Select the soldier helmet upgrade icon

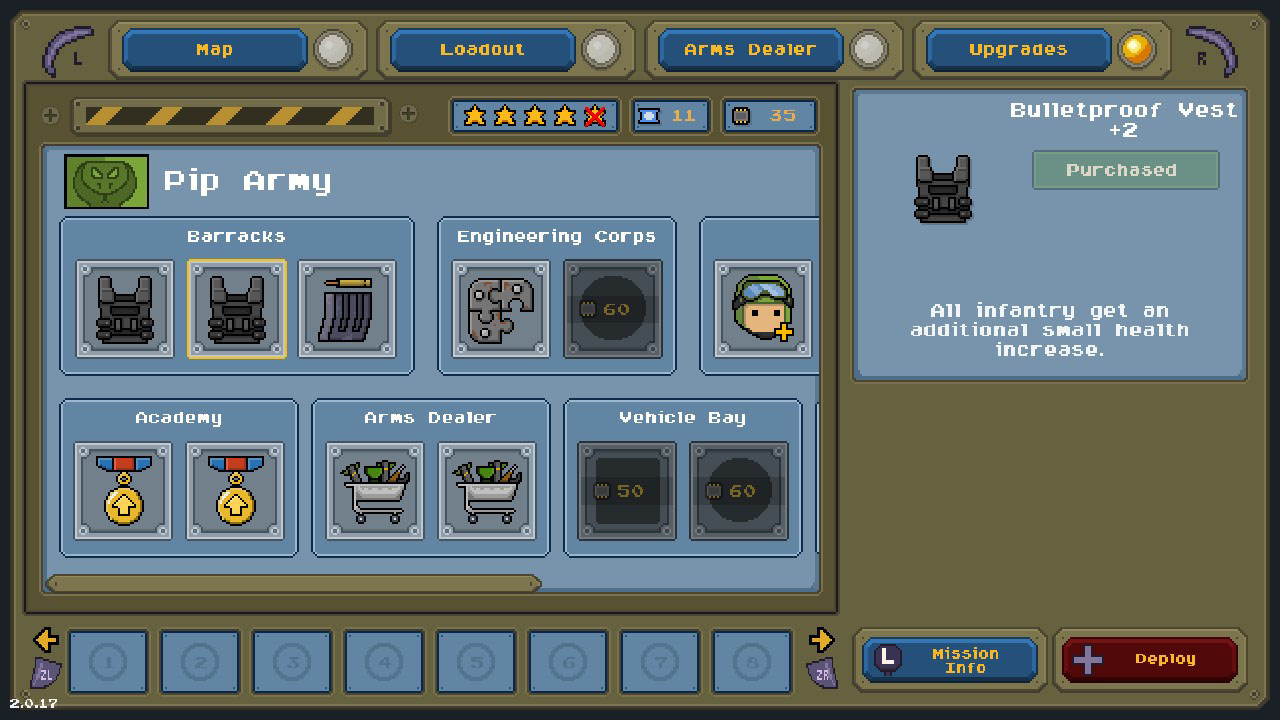click(762, 309)
